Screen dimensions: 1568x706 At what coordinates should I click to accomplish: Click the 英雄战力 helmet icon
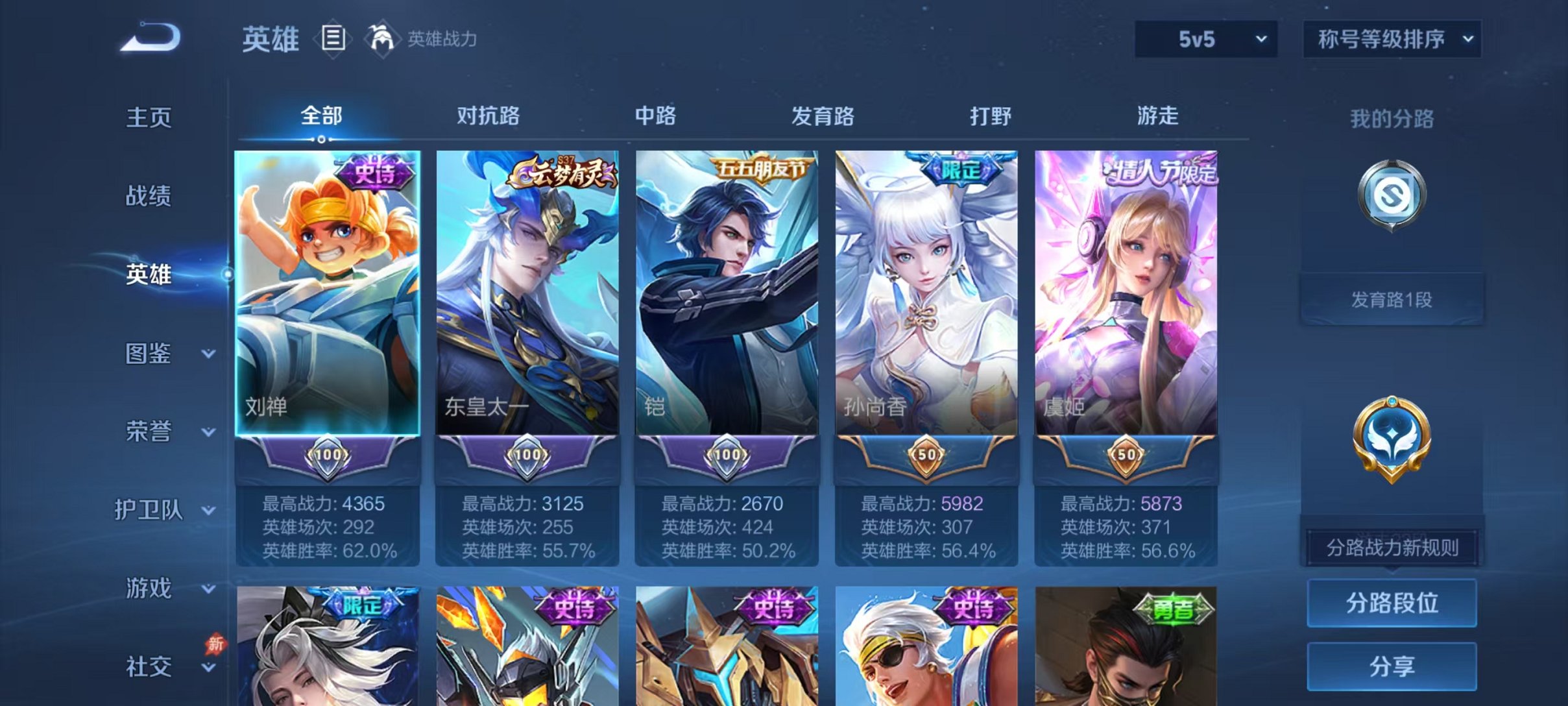pyautogui.click(x=383, y=39)
